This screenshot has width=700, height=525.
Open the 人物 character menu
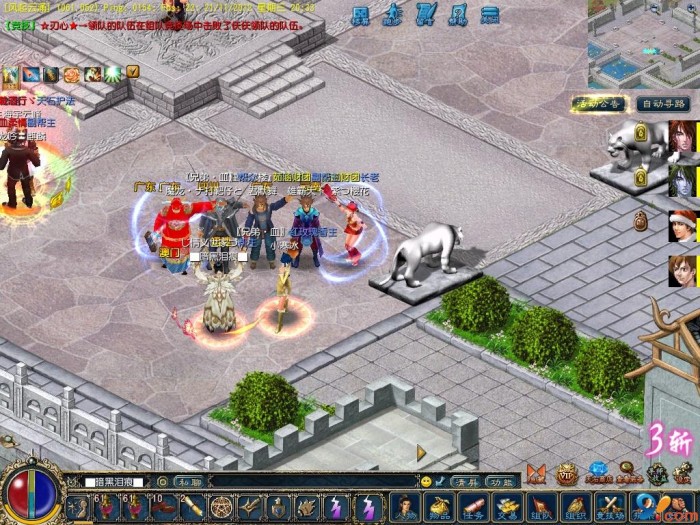[404, 507]
